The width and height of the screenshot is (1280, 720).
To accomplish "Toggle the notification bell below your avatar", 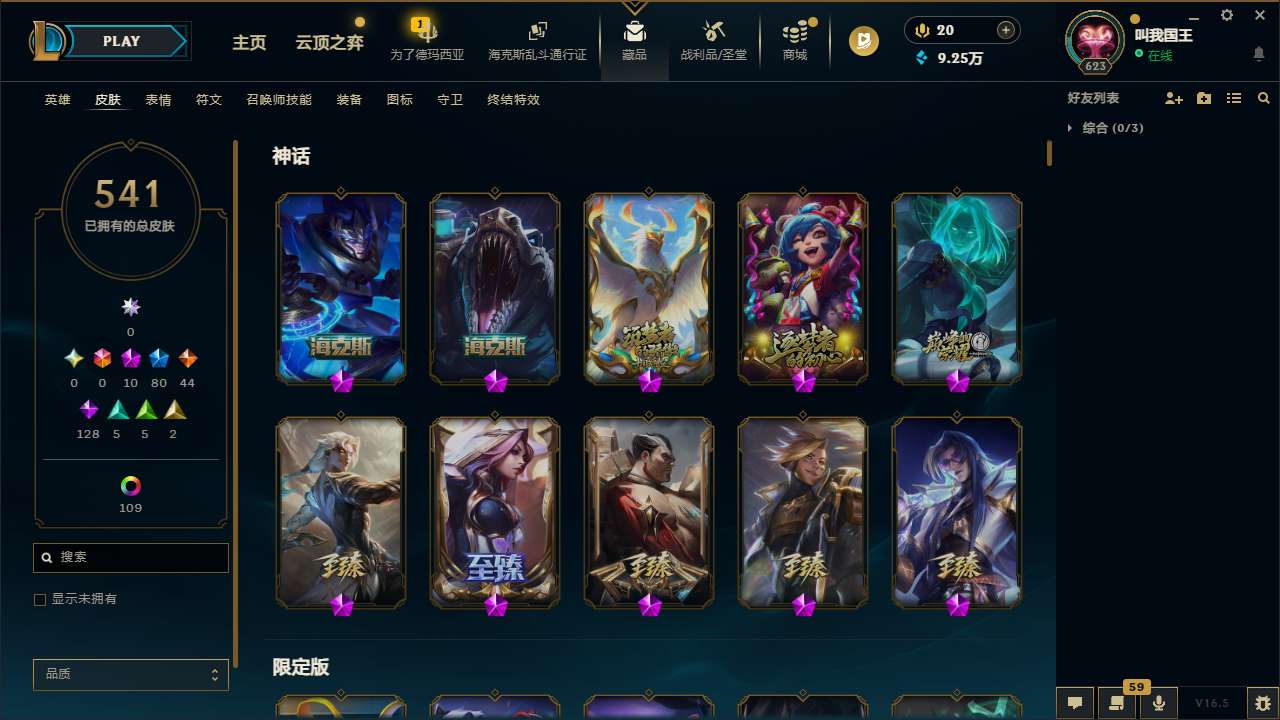I will [1258, 53].
